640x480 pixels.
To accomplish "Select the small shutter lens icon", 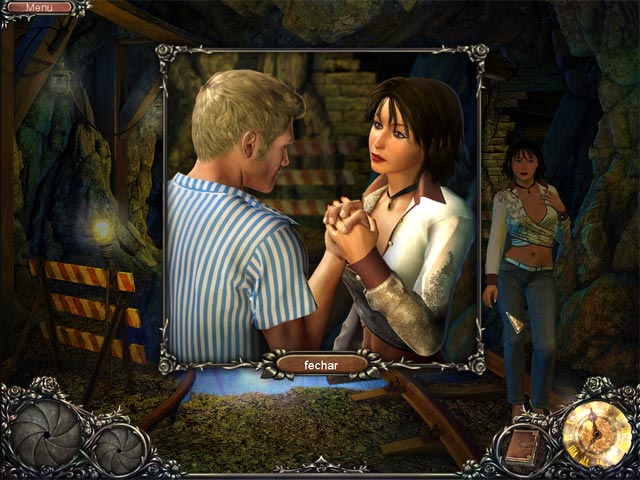I will [x=119, y=449].
